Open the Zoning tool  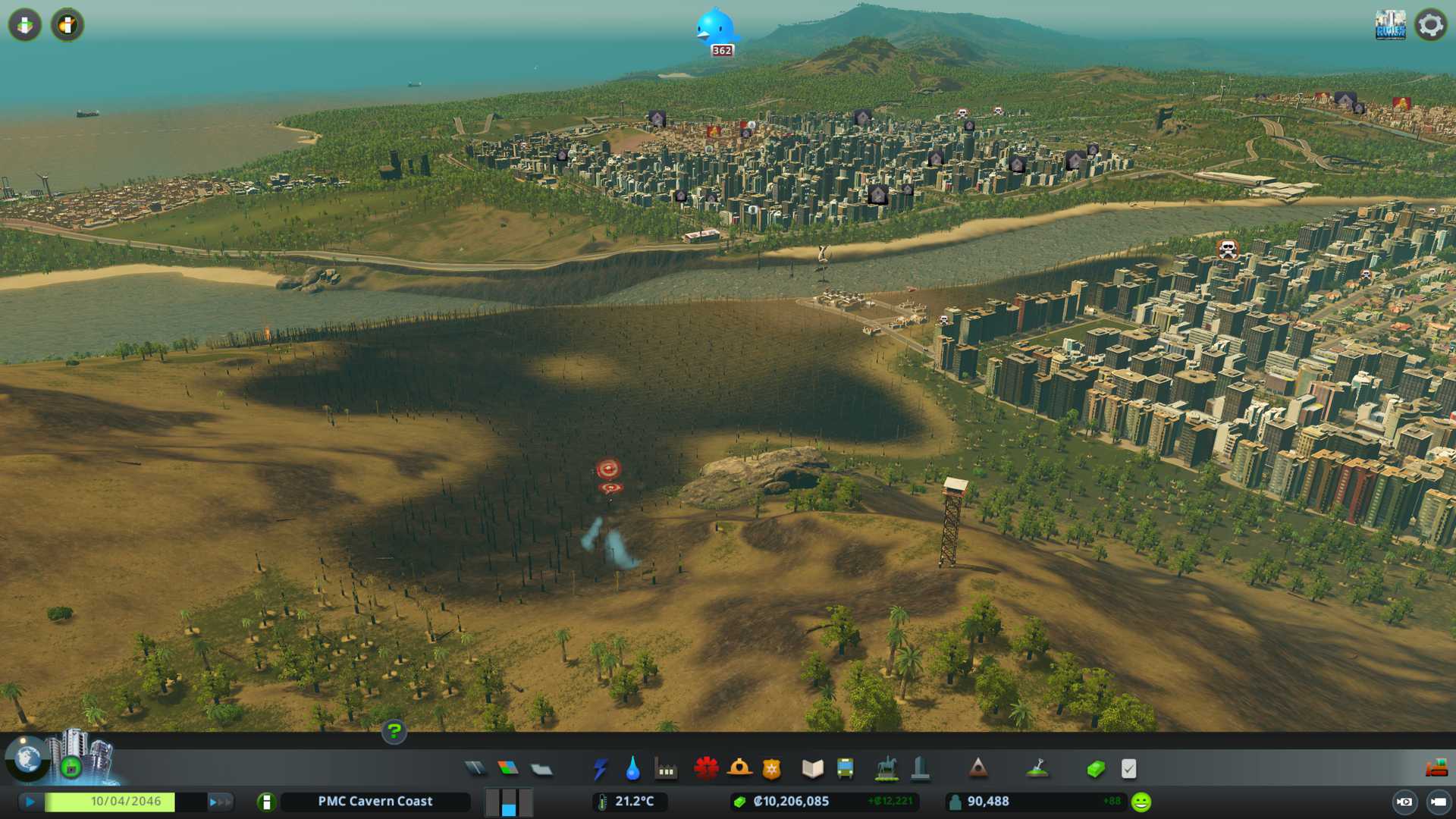pos(508,769)
